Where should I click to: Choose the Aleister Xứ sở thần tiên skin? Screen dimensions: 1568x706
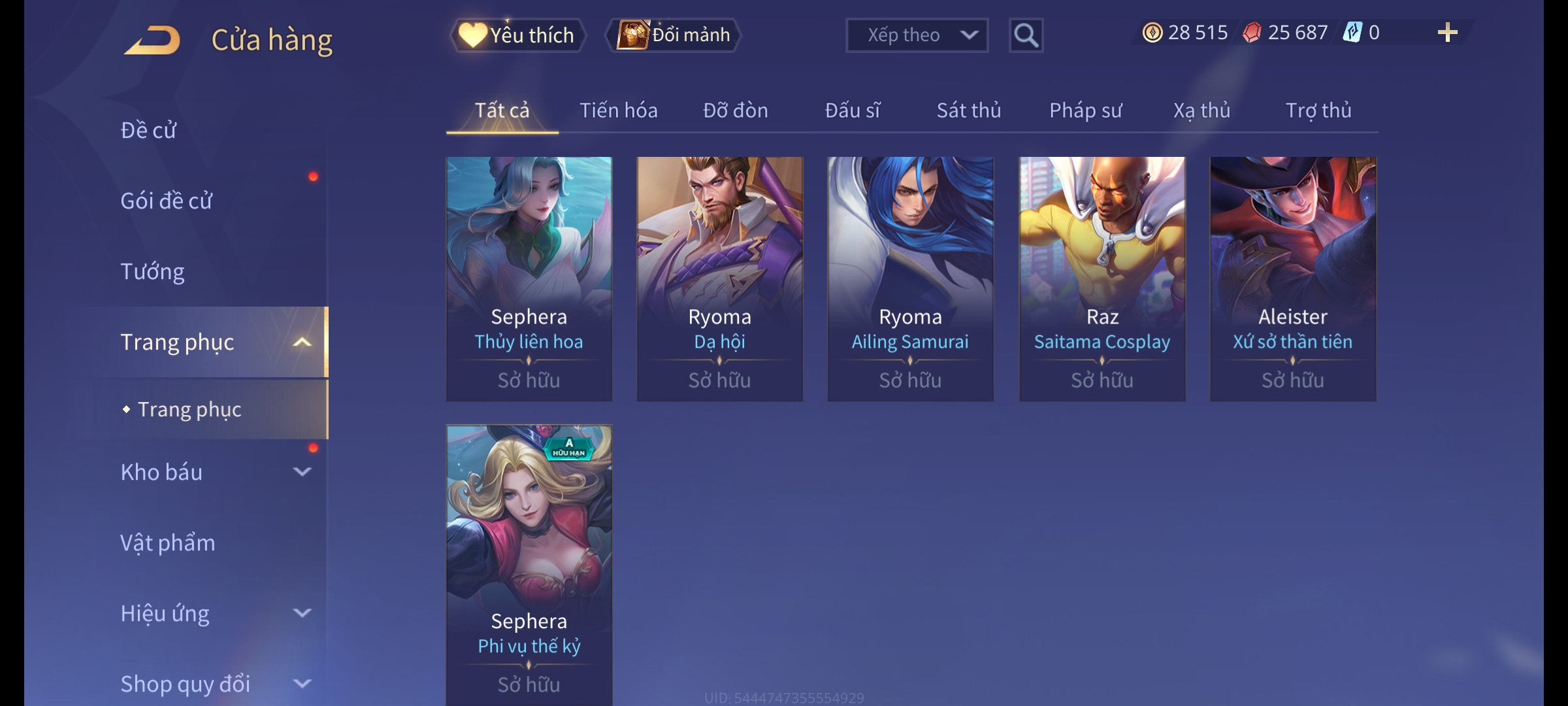[1293, 278]
